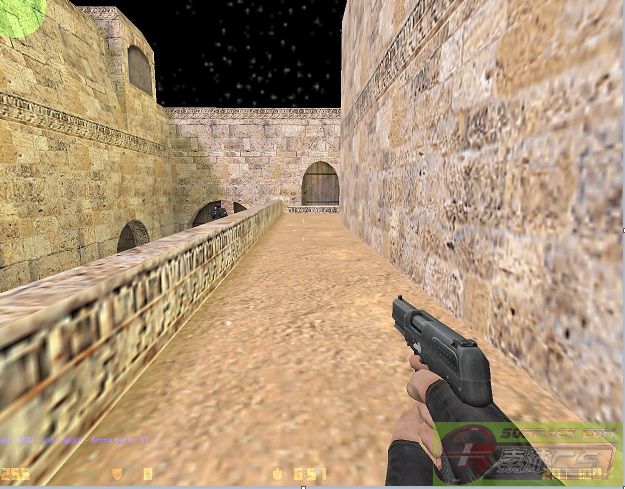Viewport: 625px width, 489px height.
Task: Click the kevlar armor shield icon
Action: [x=118, y=473]
